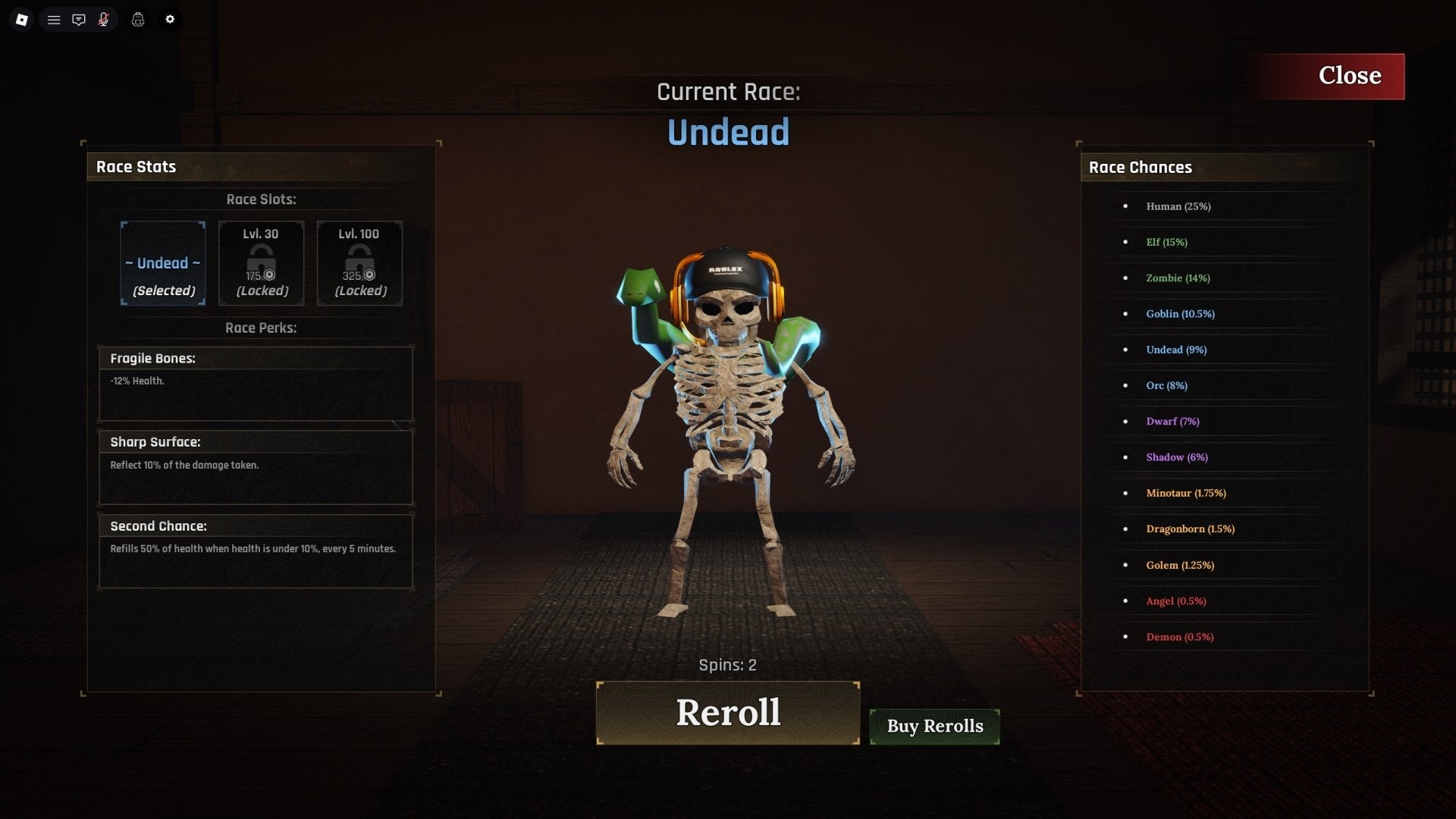
Task: Open the hamburger menu in top bar
Action: tap(54, 20)
